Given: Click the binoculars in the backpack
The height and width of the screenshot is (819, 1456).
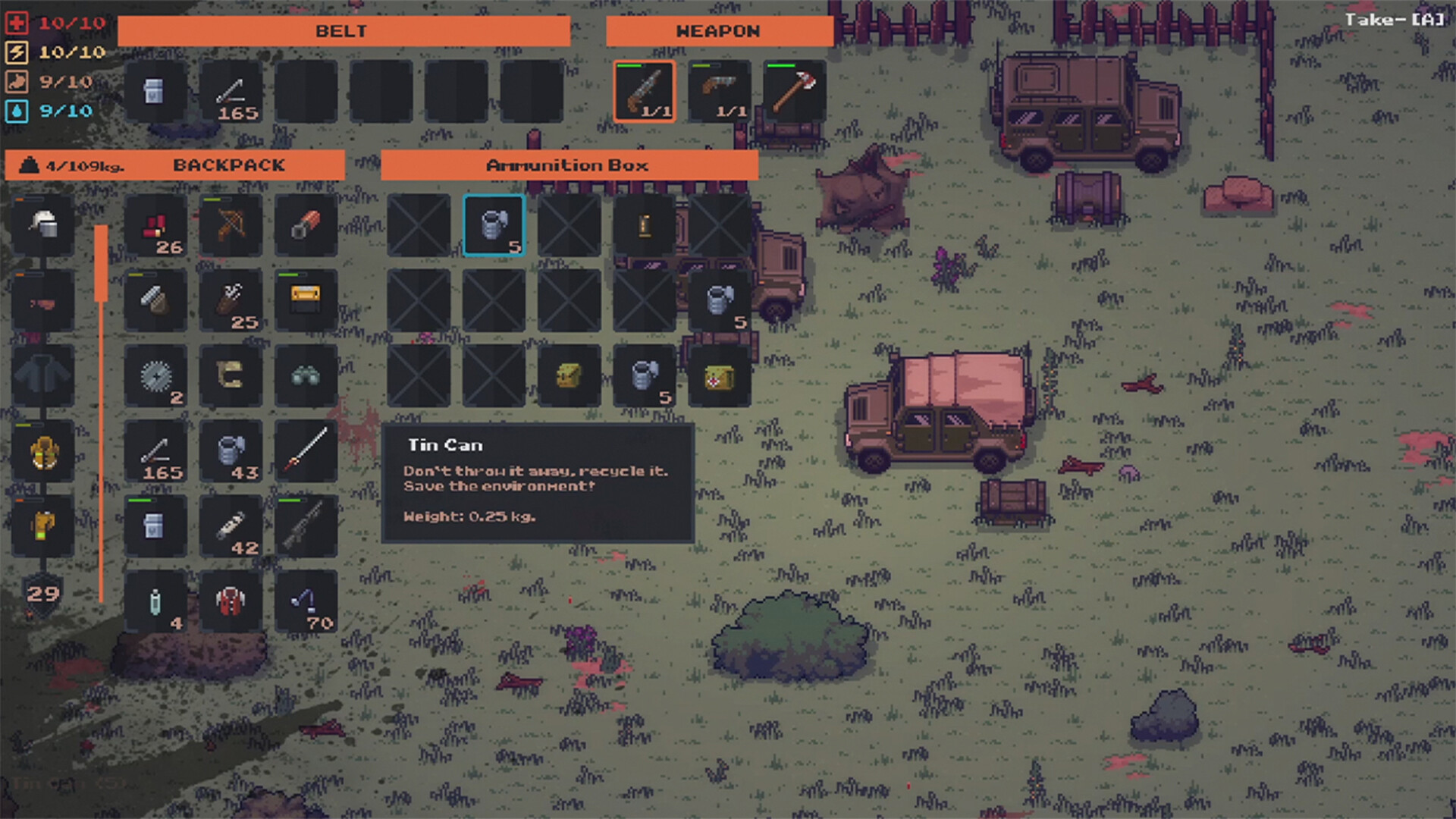Looking at the screenshot, I should pyautogui.click(x=307, y=377).
